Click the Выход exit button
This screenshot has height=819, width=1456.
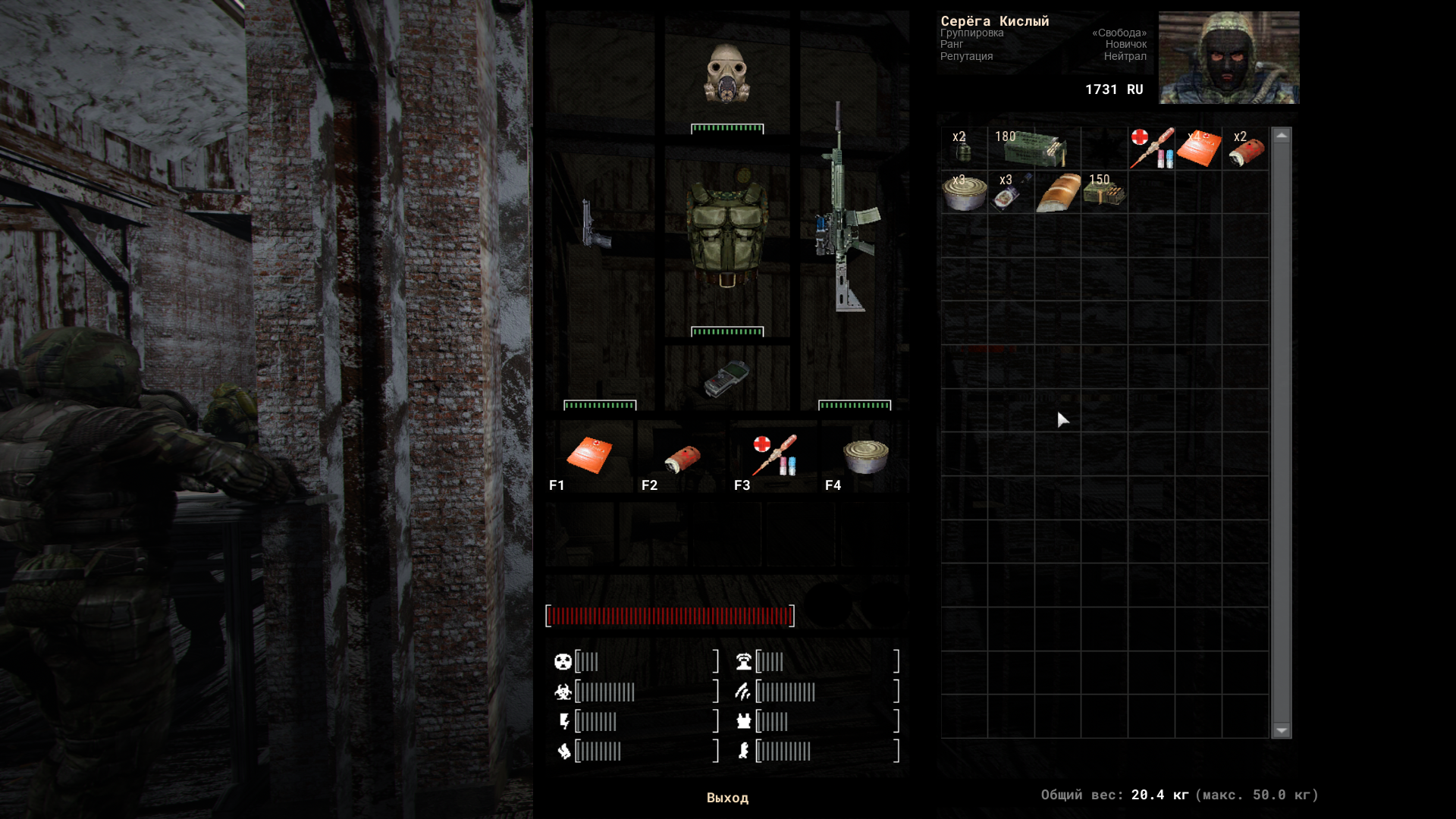(727, 798)
